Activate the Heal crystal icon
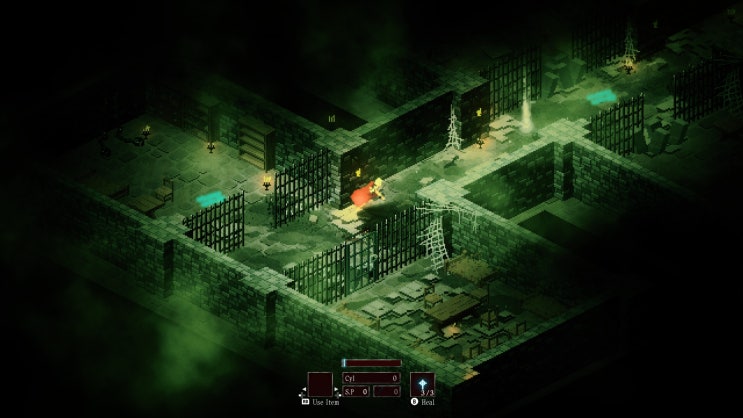The height and width of the screenshot is (418, 743). [x=422, y=384]
